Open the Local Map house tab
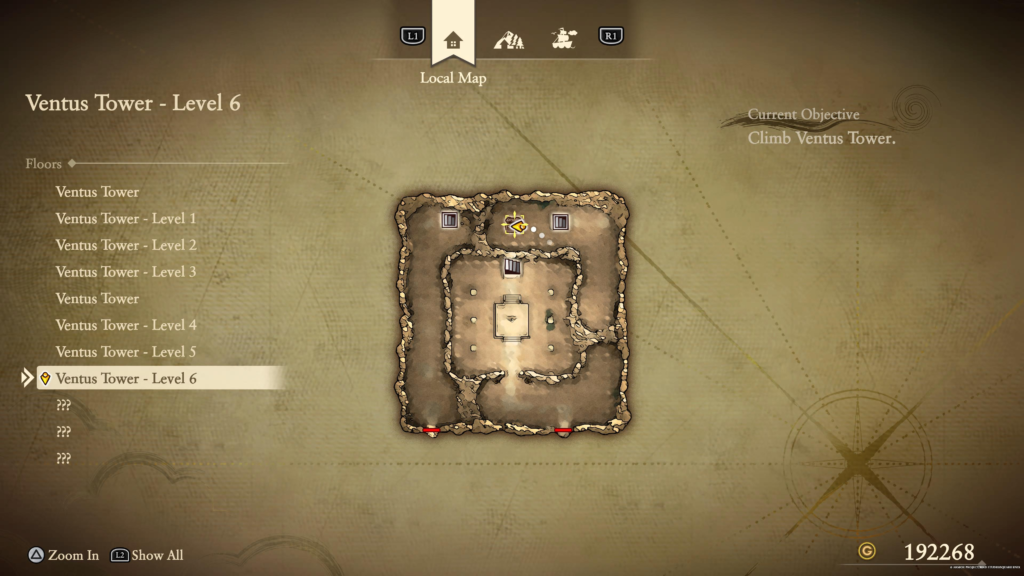1024x576 pixels. click(453, 39)
